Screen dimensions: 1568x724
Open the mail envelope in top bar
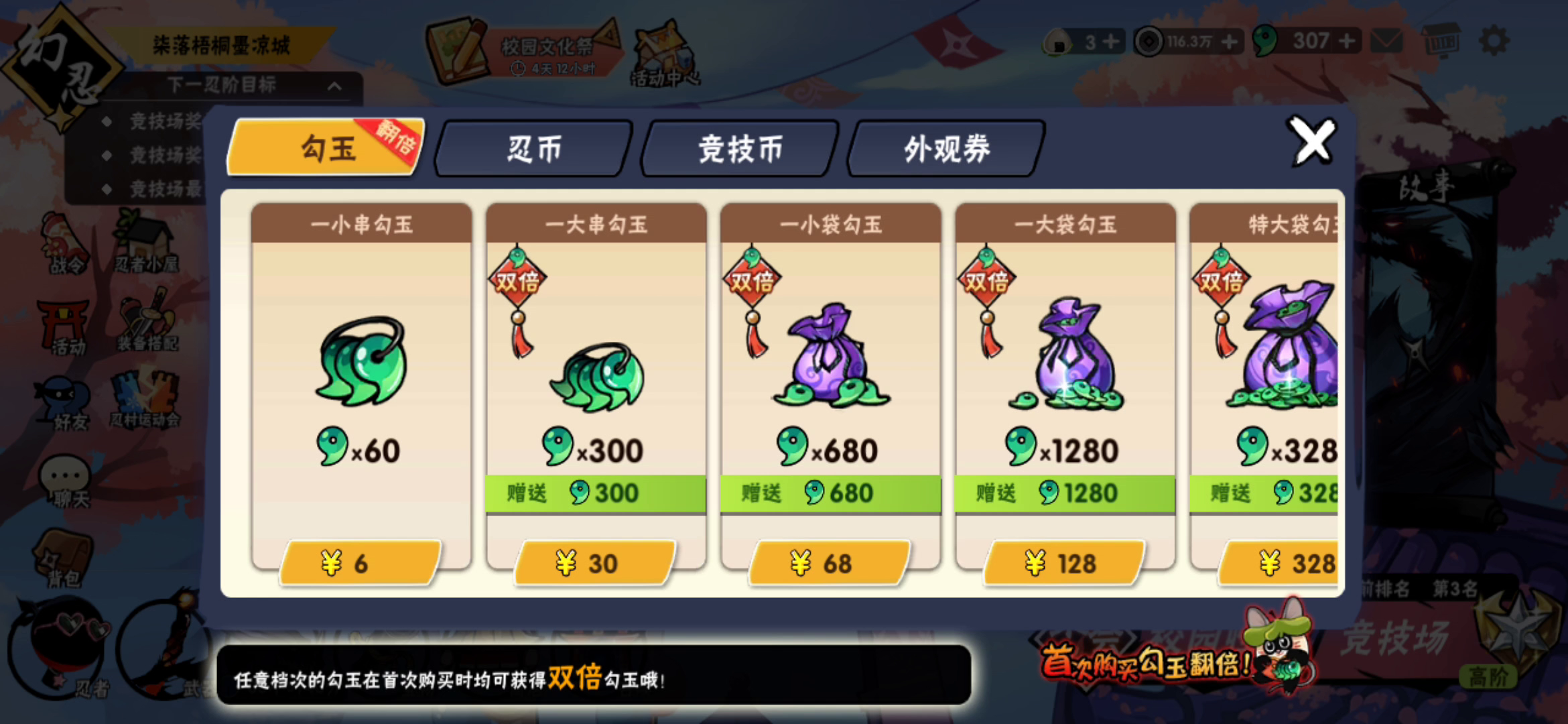tap(1387, 42)
